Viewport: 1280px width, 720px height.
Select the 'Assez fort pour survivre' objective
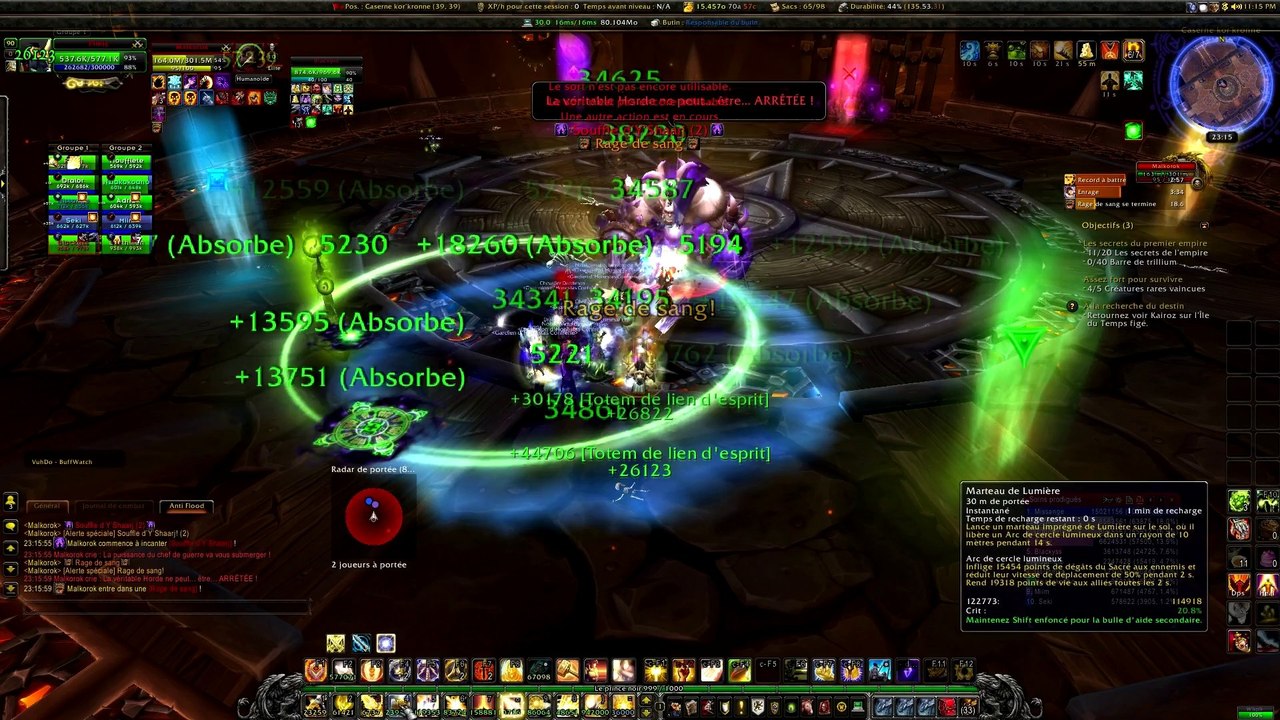(1131, 279)
